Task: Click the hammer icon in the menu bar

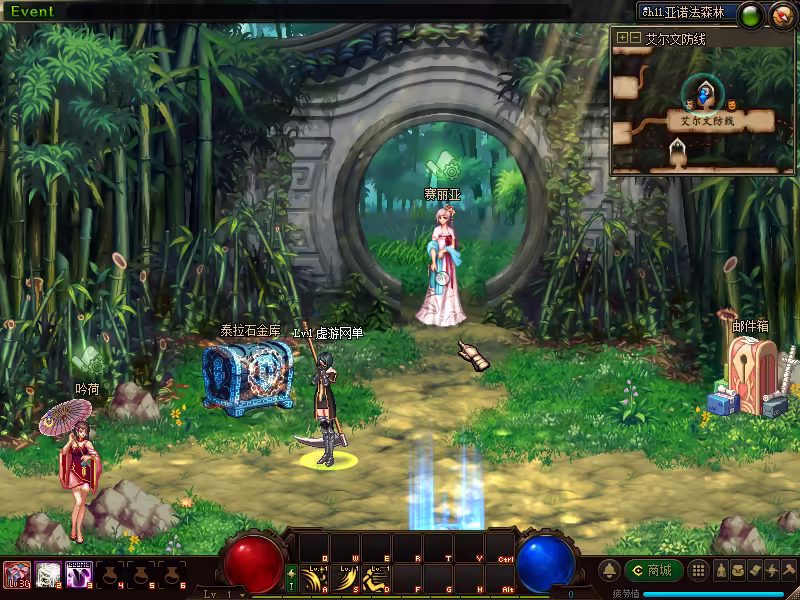Action: [789, 570]
